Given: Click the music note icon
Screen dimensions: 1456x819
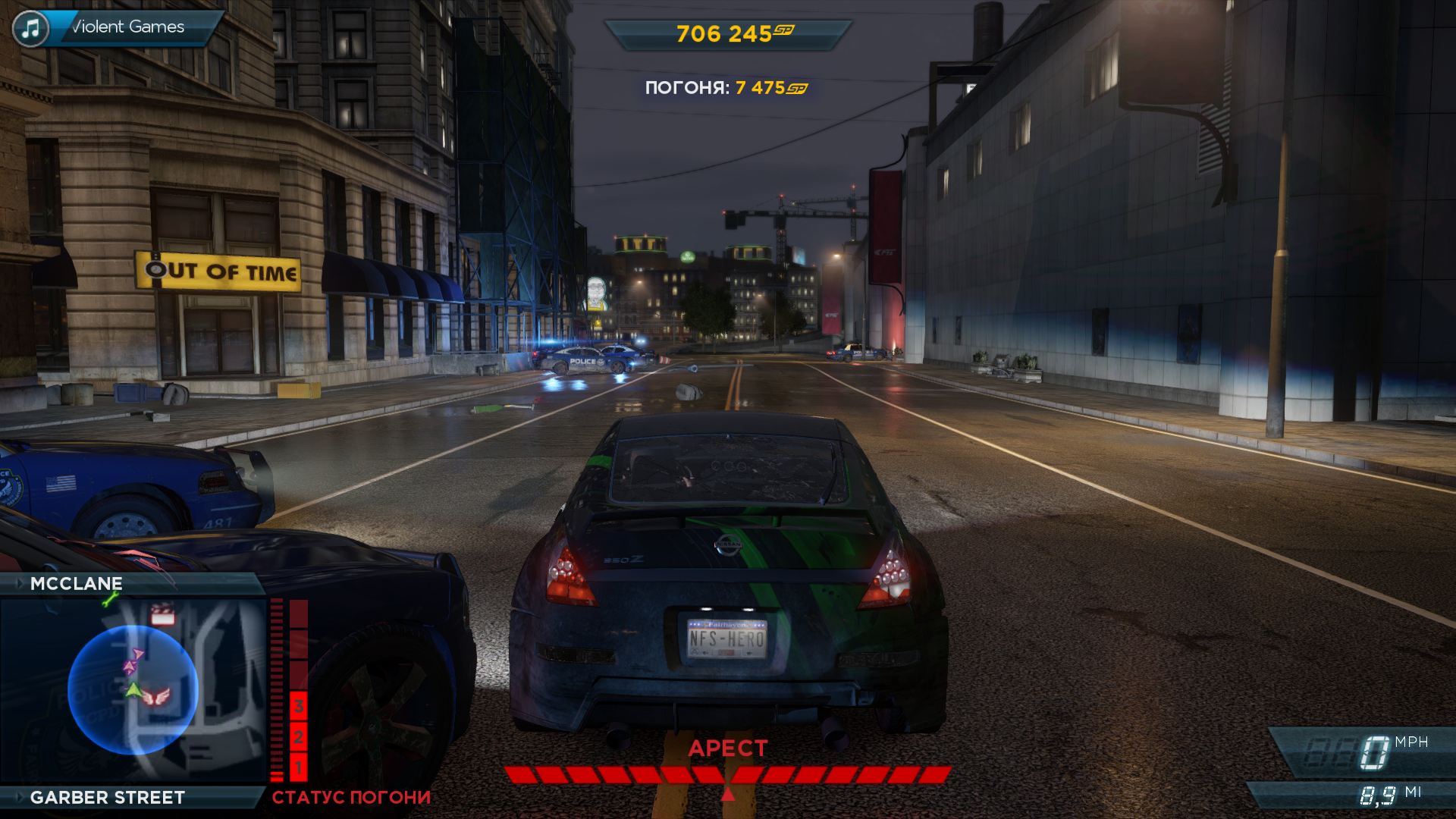Looking at the screenshot, I should [x=30, y=29].
